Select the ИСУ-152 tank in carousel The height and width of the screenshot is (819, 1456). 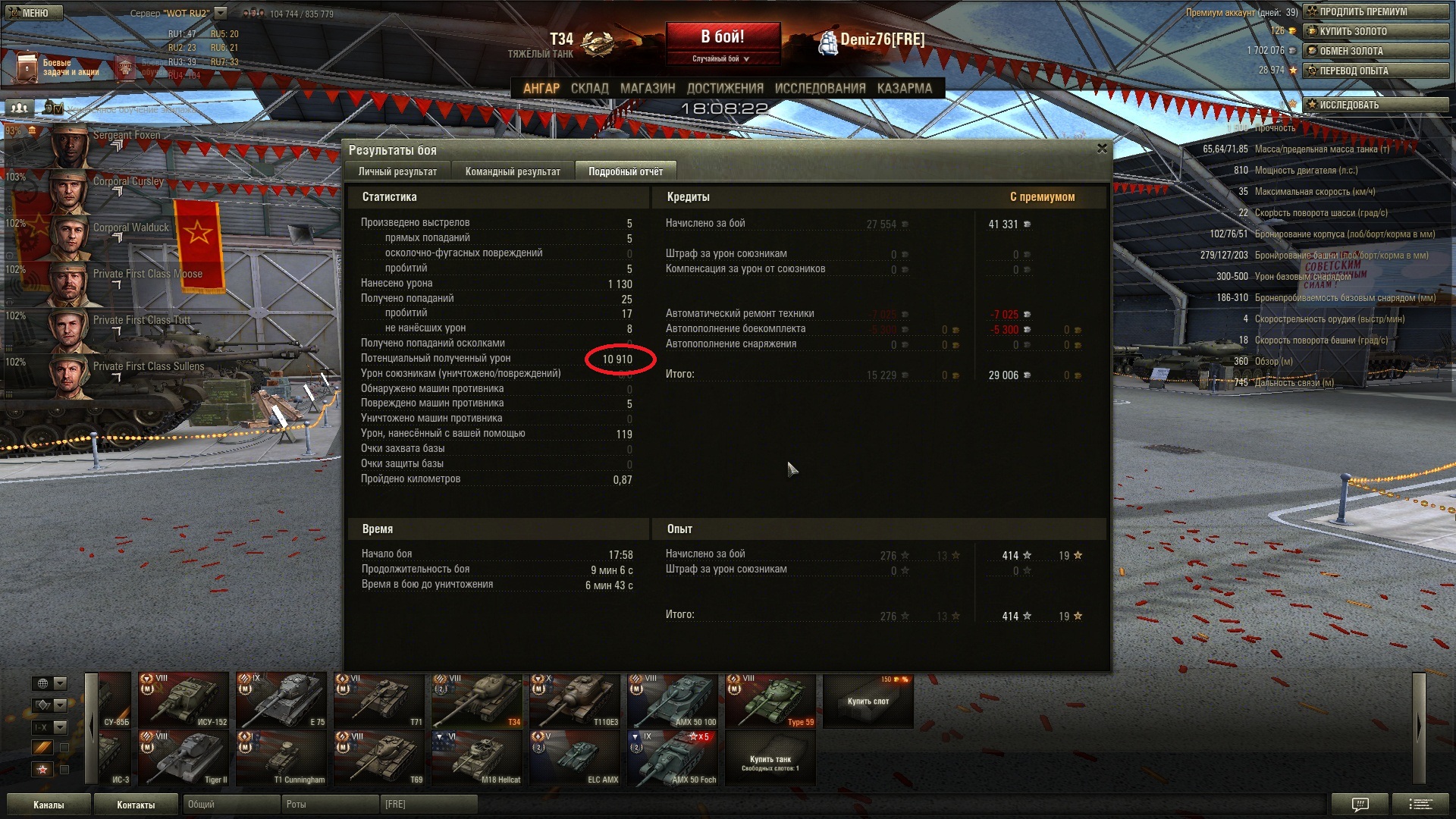coord(184,700)
